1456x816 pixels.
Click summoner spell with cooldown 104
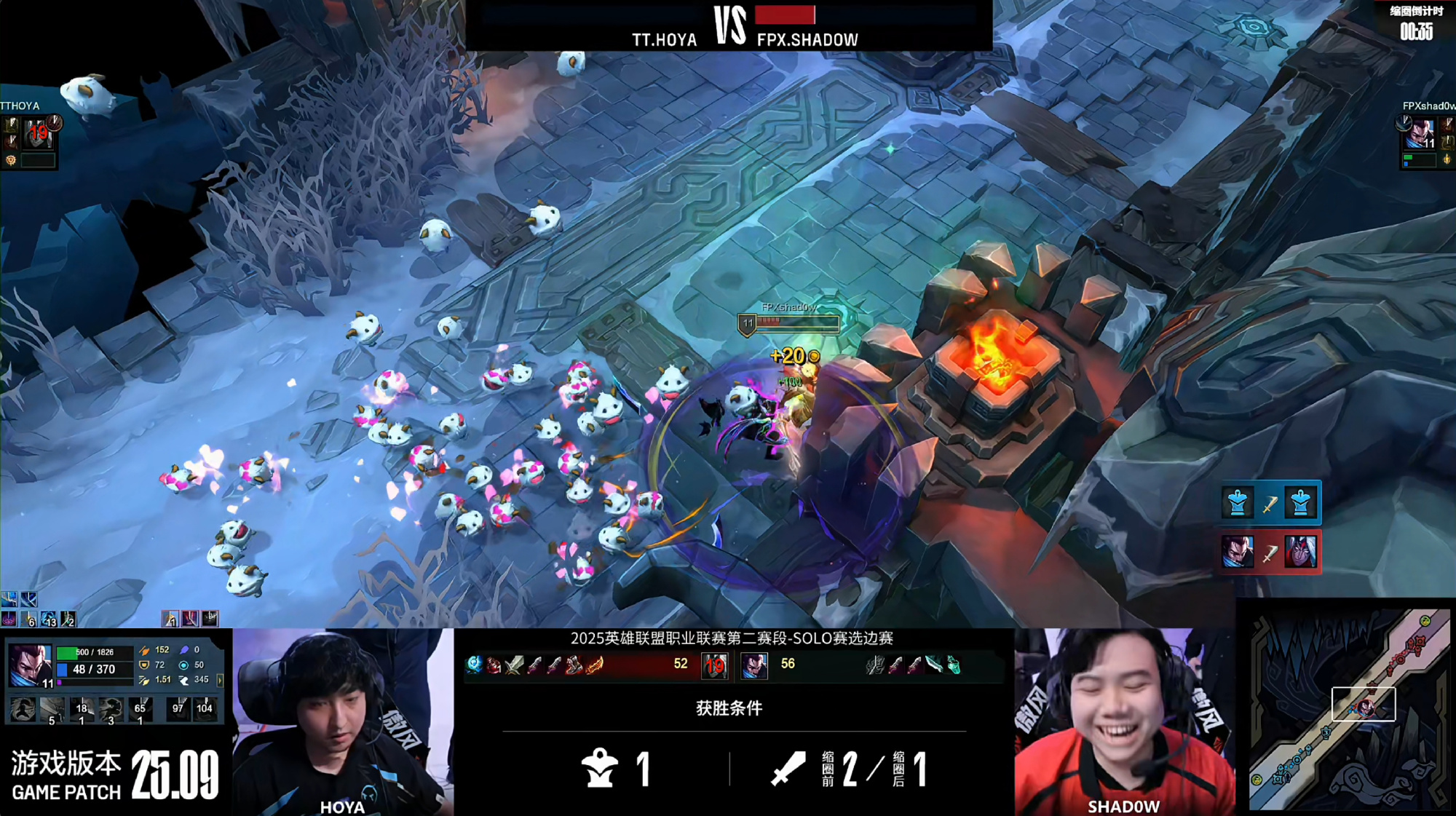pos(205,708)
